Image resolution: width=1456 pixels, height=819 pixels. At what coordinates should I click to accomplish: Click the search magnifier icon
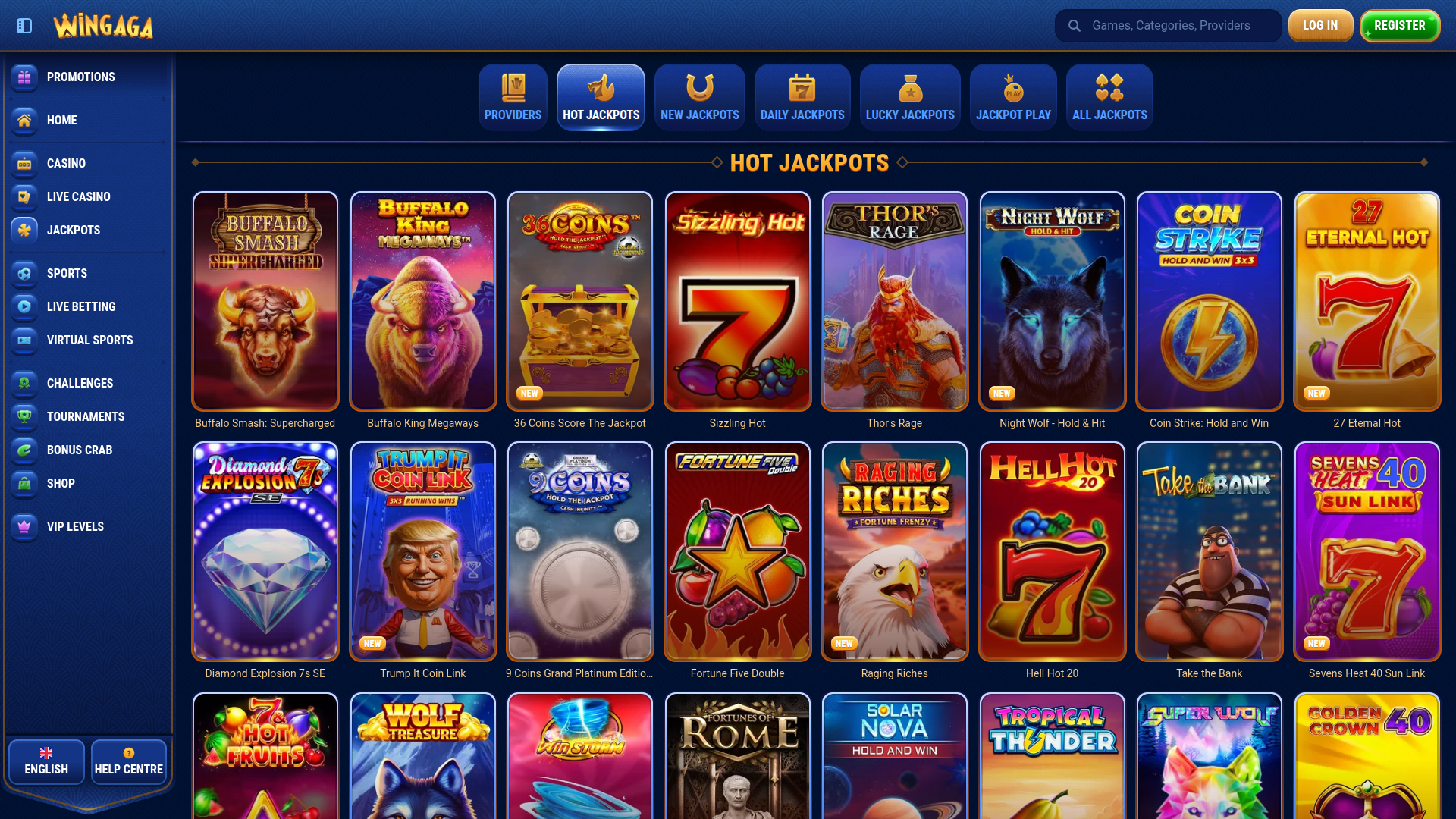(1075, 25)
